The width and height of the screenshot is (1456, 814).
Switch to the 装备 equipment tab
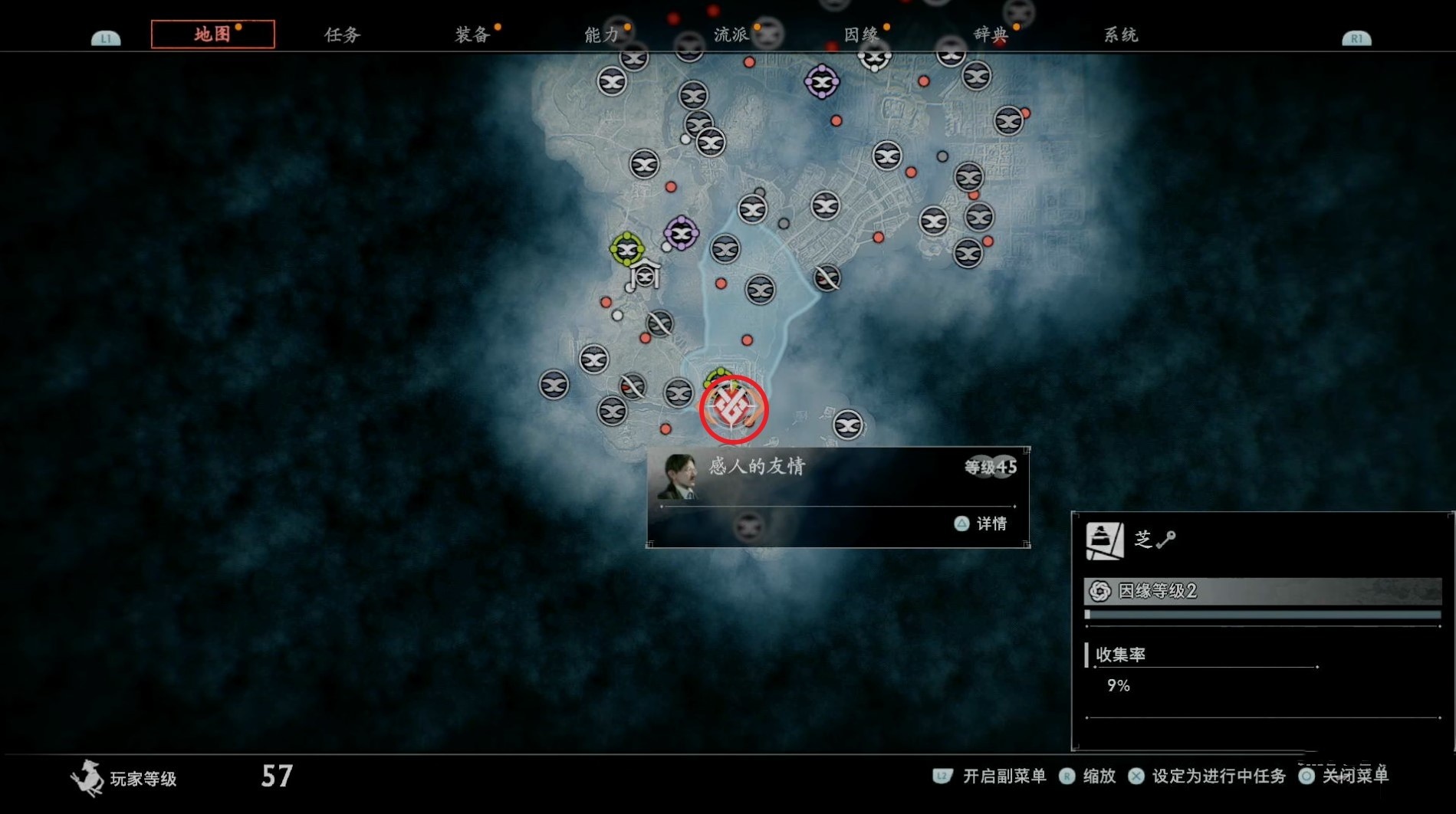(x=472, y=34)
